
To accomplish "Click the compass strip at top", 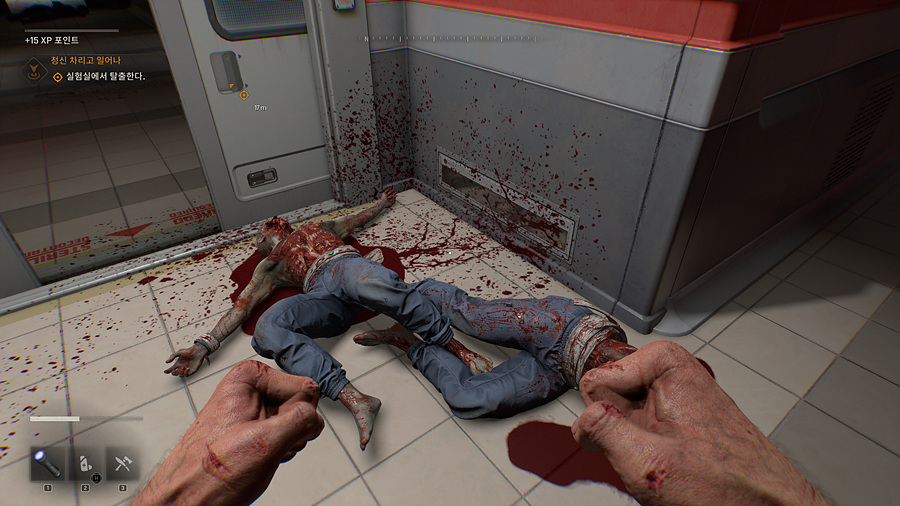I will pyautogui.click(x=450, y=38).
